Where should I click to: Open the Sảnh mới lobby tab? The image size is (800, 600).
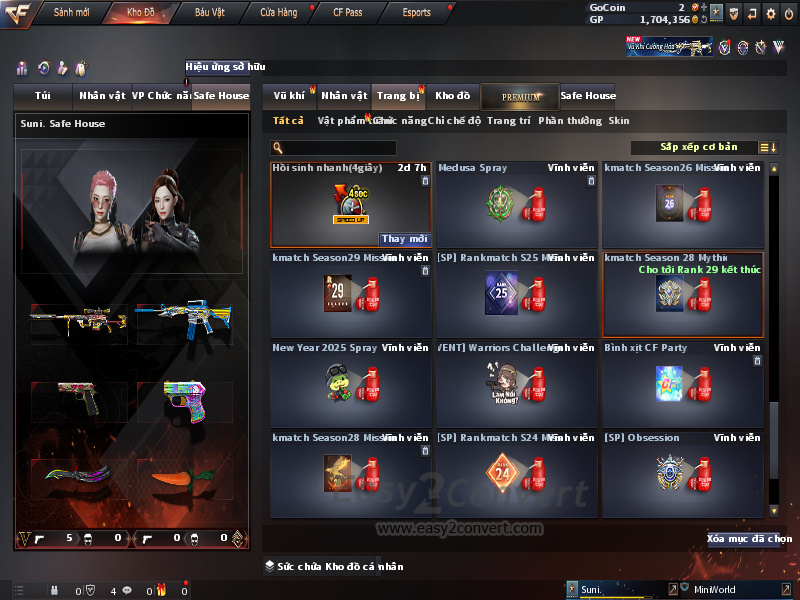71,13
